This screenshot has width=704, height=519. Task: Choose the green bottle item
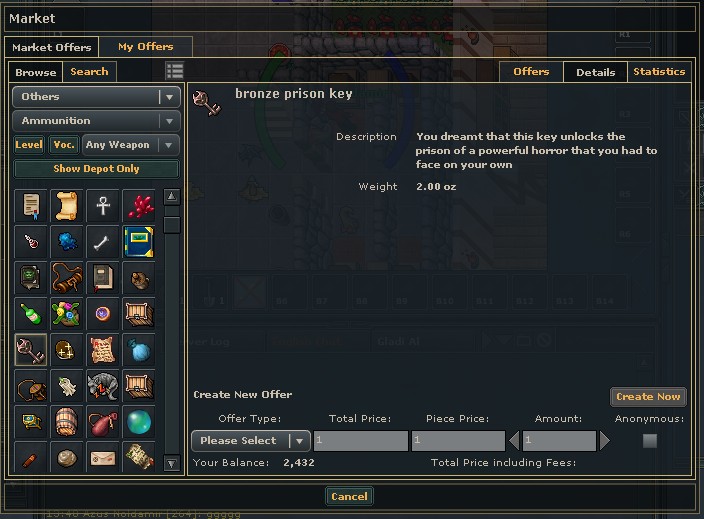(x=31, y=314)
